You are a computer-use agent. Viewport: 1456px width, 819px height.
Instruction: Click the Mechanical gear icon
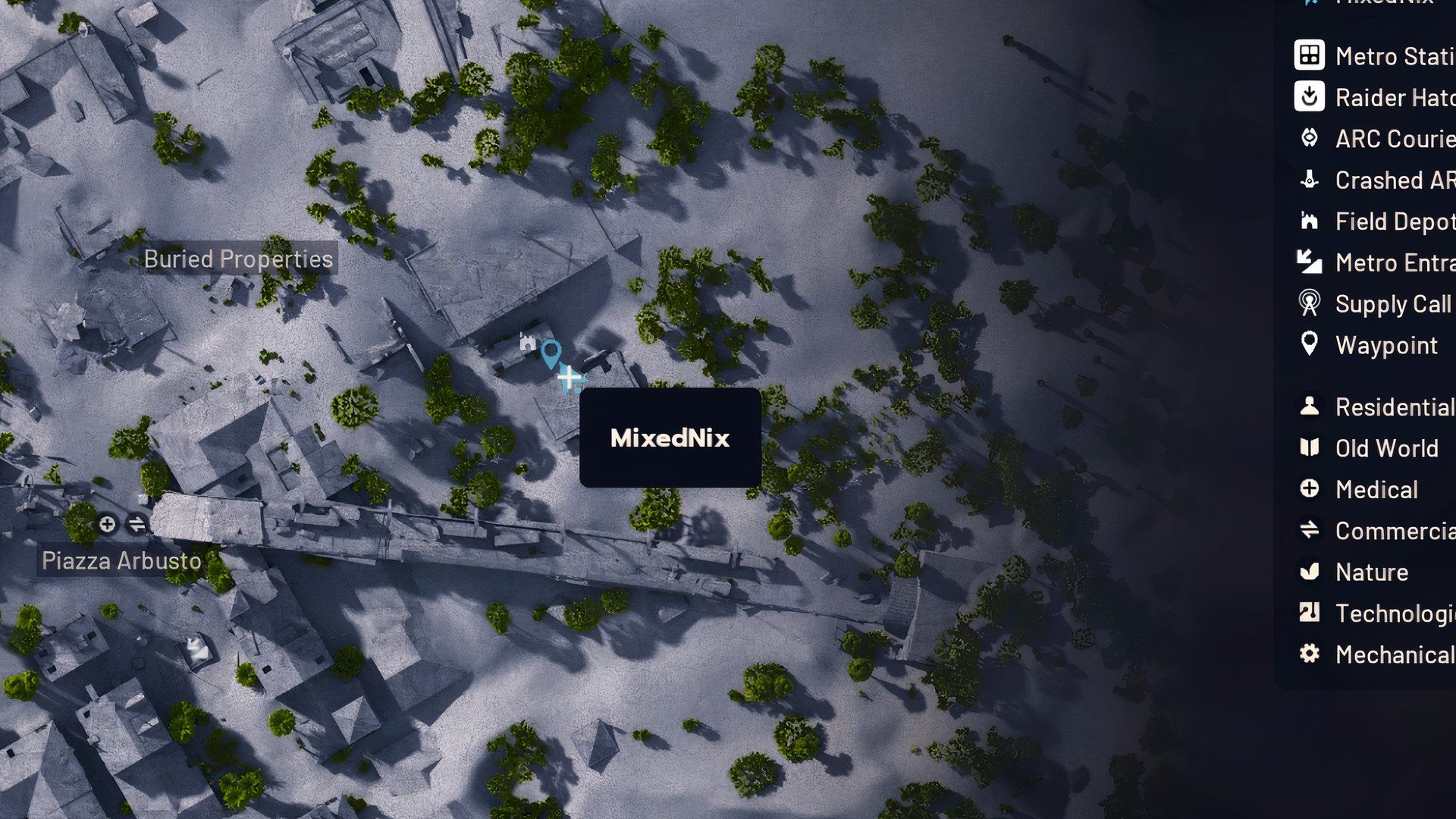pyautogui.click(x=1308, y=654)
